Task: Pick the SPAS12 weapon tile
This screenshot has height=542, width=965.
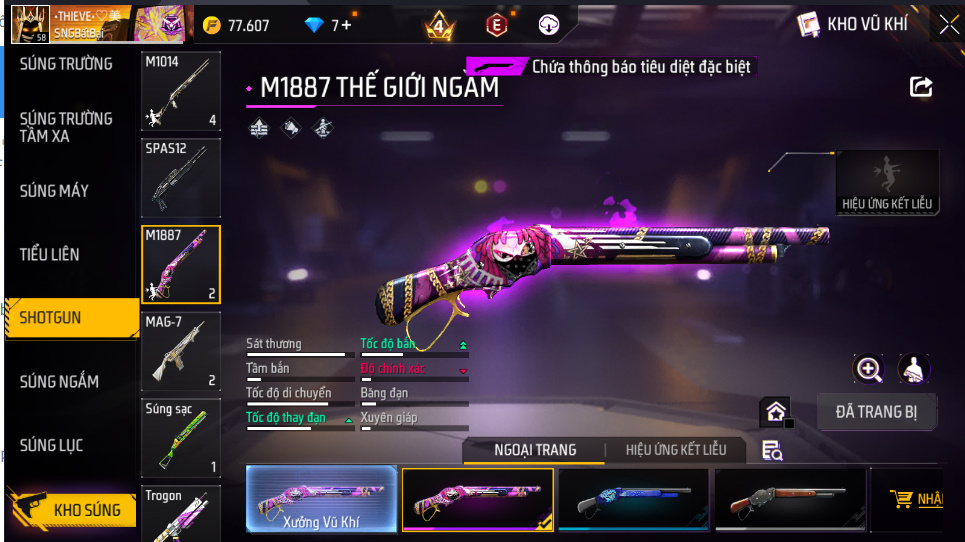Action: (x=181, y=177)
